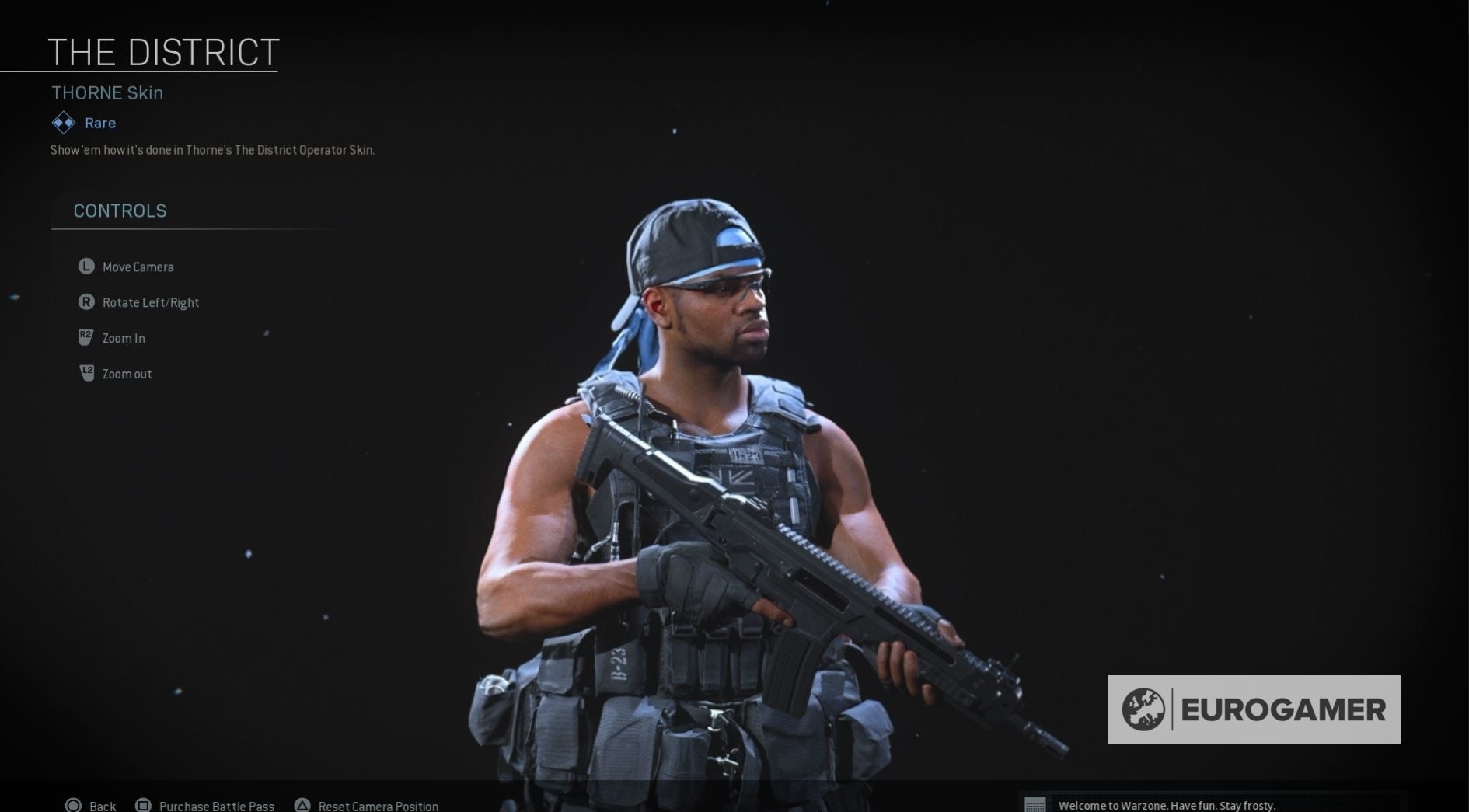Click the triangle Reset Camera icon
This screenshot has width=1469, height=812.
[303, 806]
